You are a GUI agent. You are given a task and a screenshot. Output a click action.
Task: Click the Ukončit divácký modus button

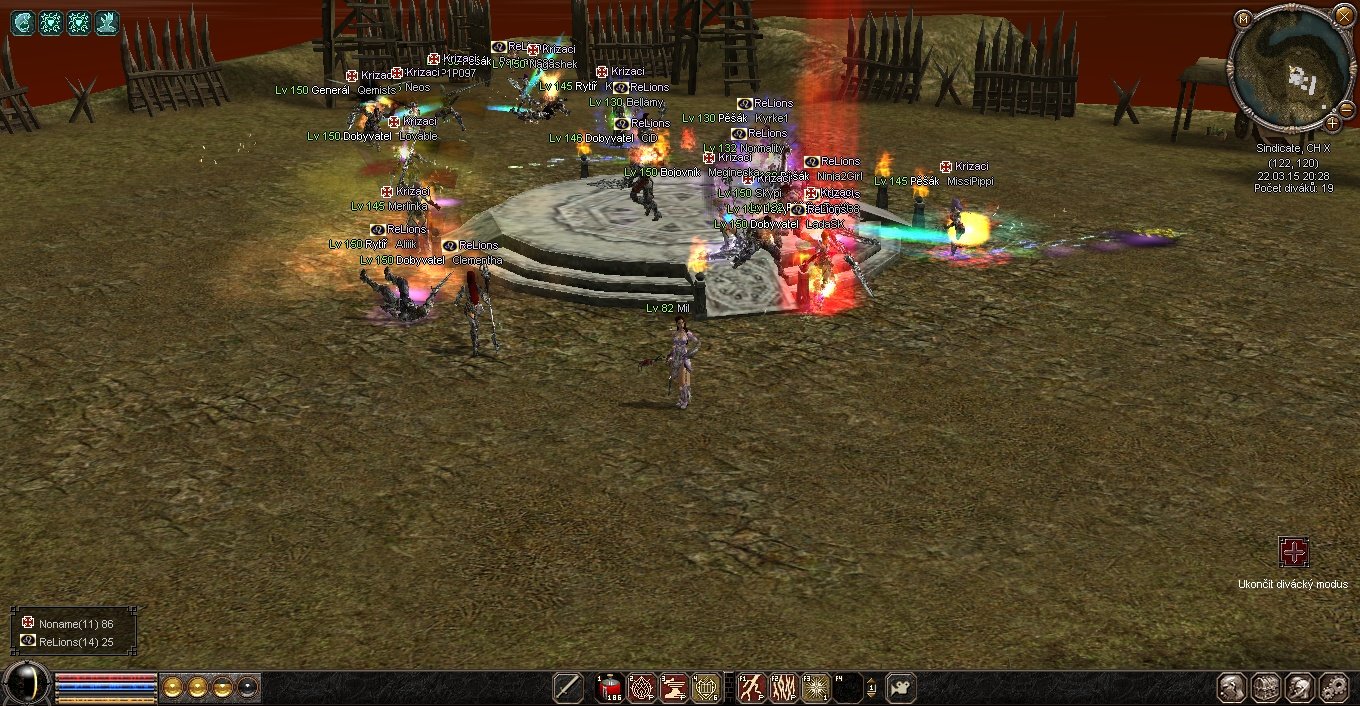pyautogui.click(x=1294, y=552)
